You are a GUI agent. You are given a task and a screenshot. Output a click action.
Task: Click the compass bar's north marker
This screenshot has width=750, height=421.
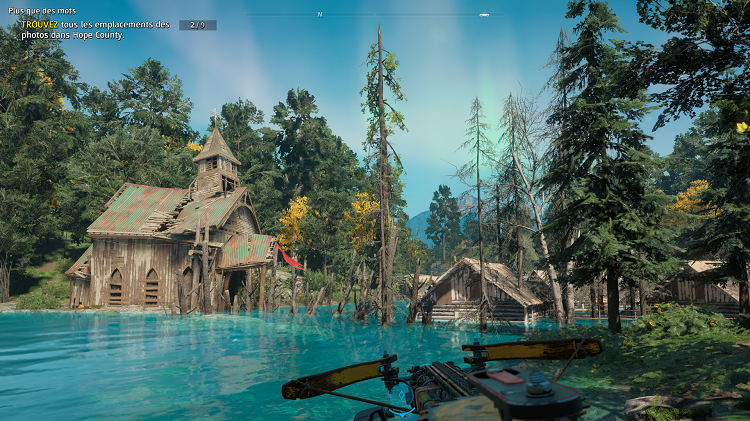[320, 15]
